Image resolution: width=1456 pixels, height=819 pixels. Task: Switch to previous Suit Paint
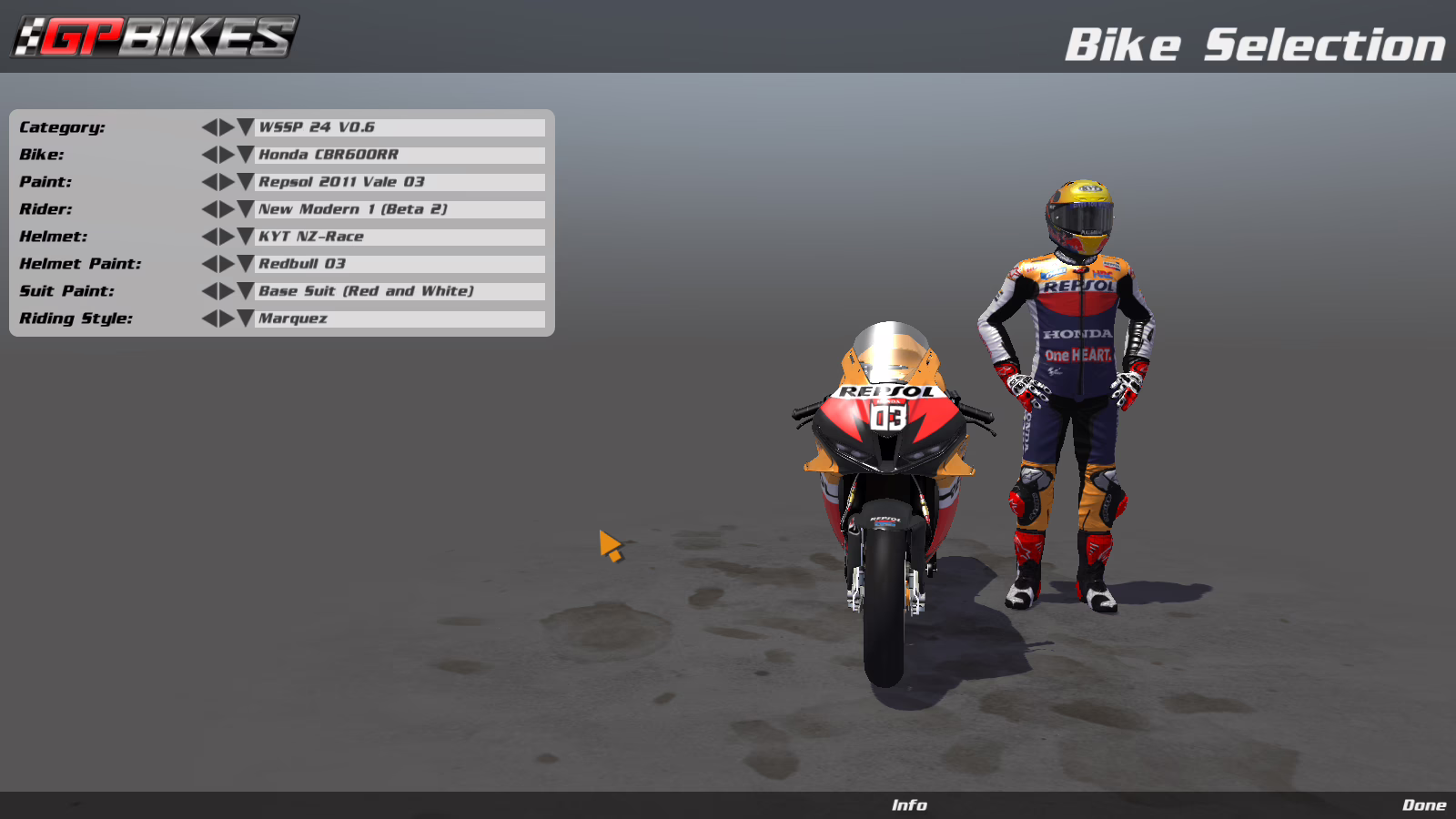point(209,291)
